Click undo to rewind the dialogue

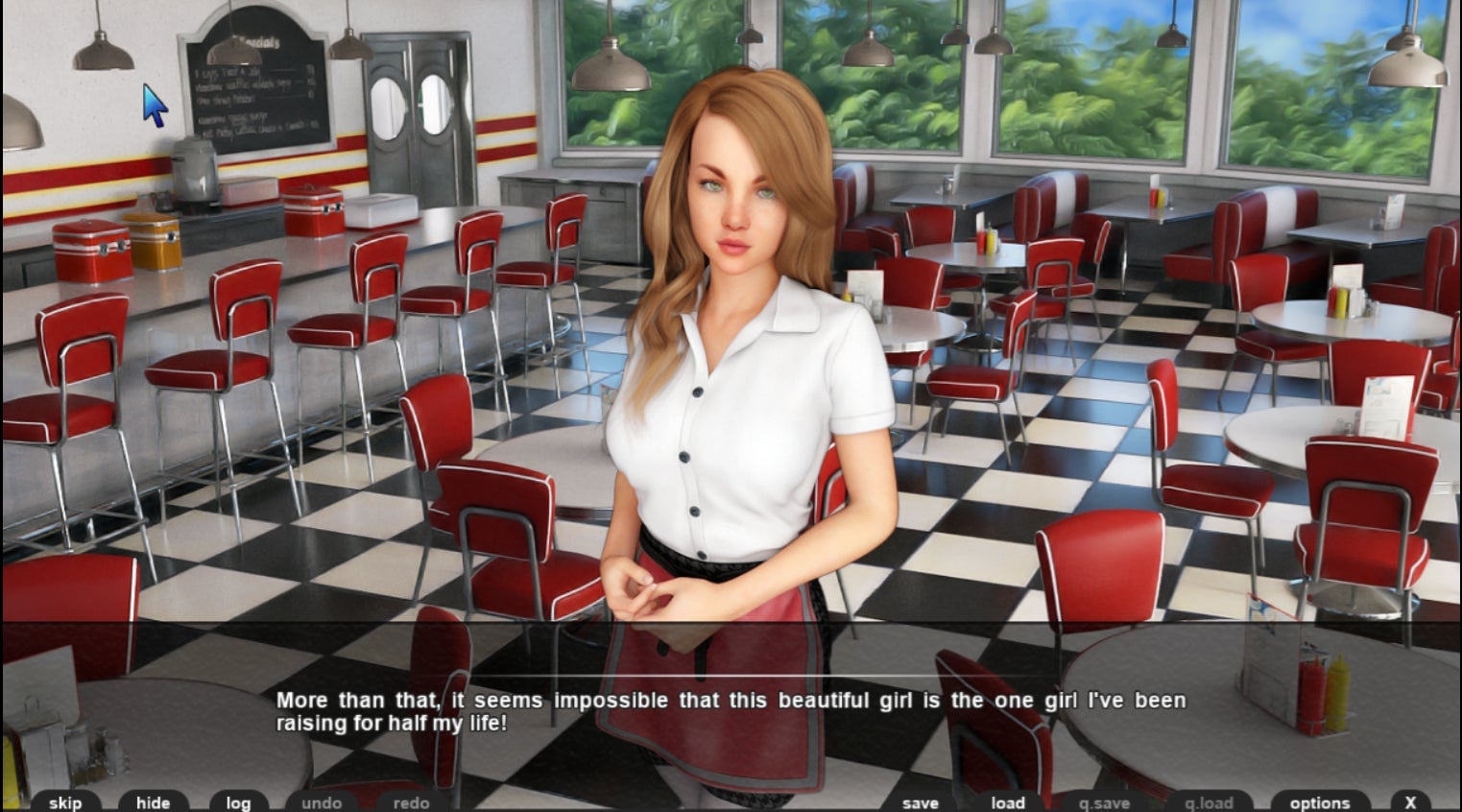pyautogui.click(x=322, y=802)
